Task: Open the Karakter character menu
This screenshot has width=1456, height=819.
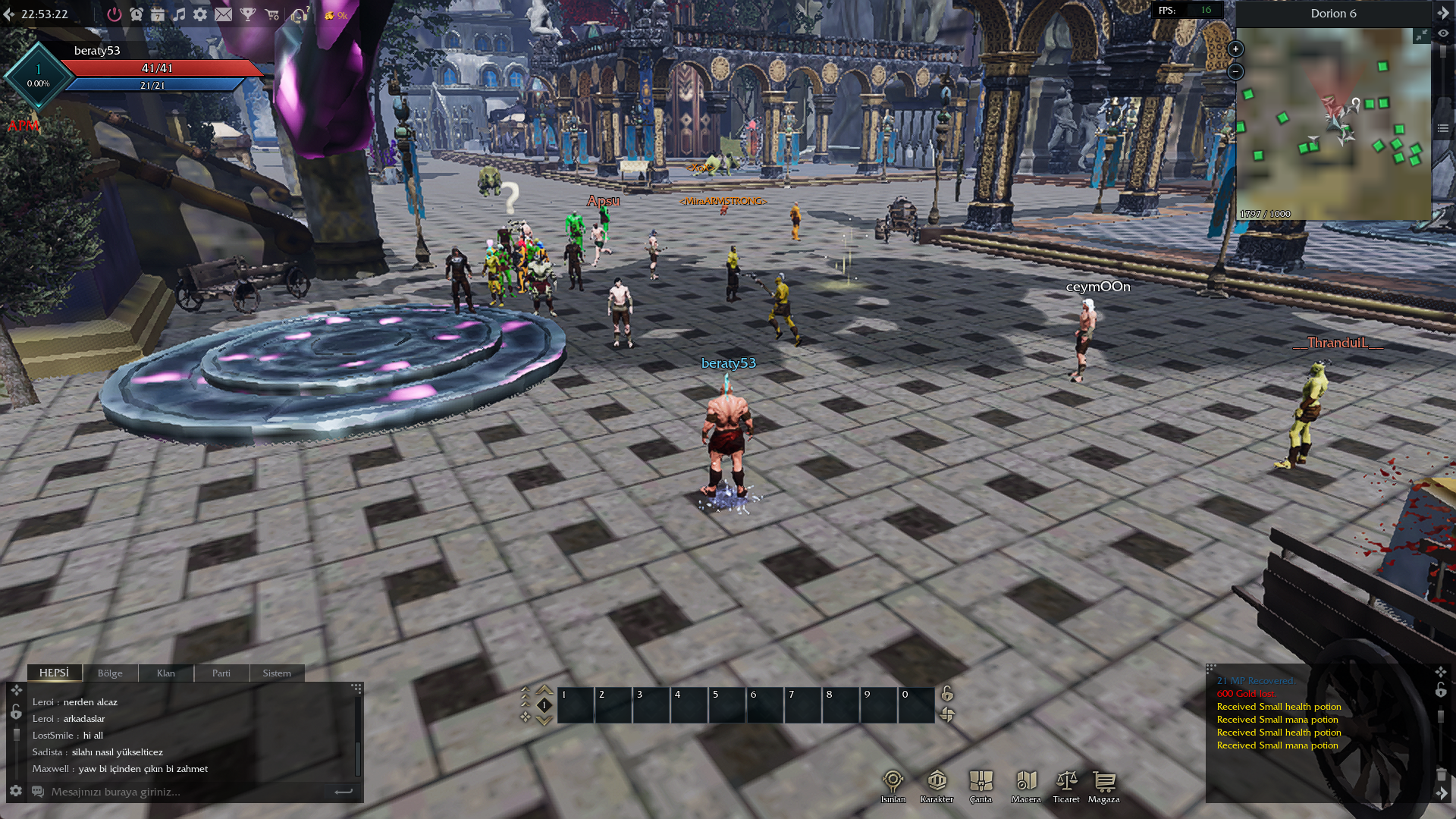Action: 937,786
